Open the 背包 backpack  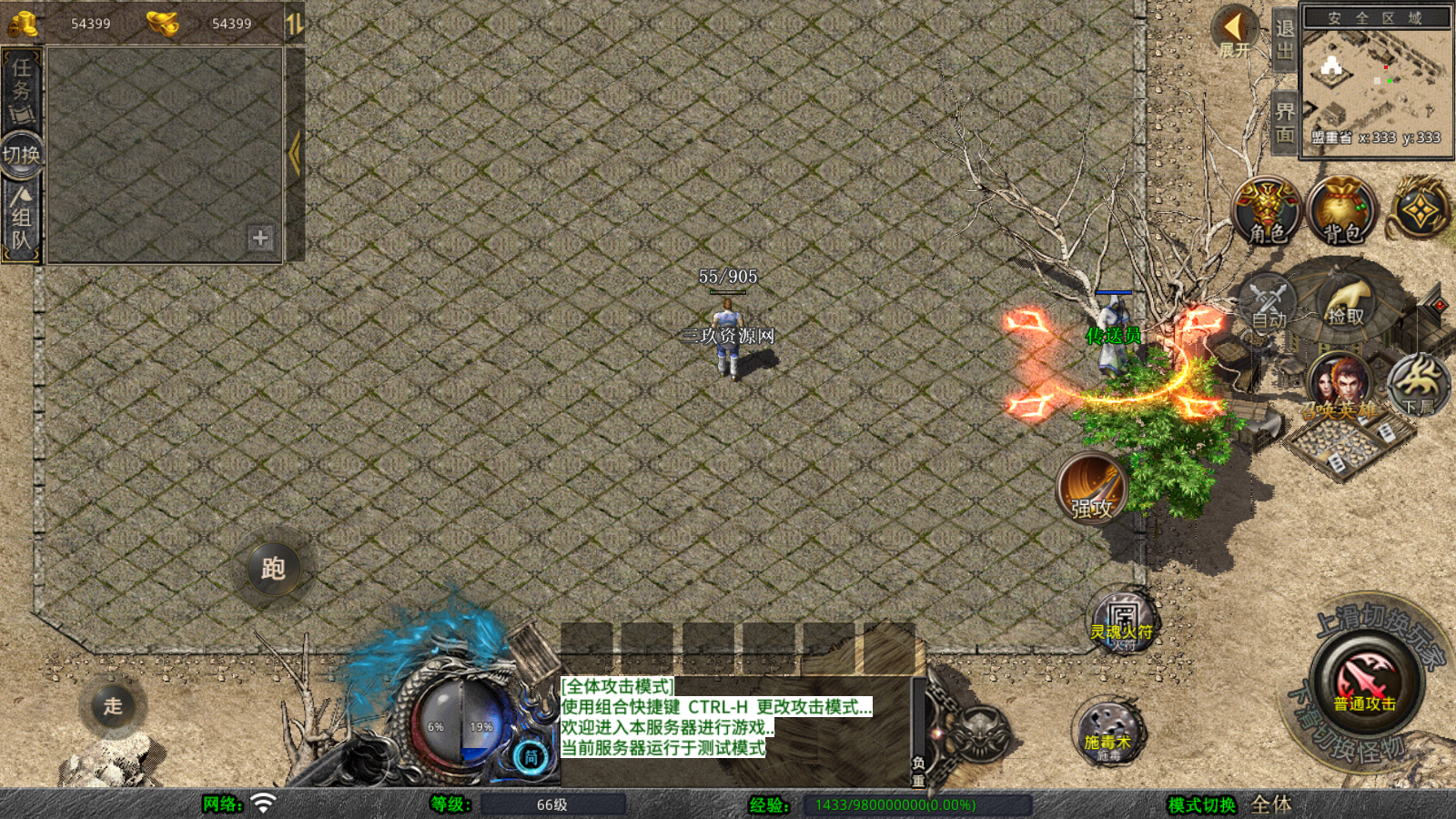(1341, 212)
